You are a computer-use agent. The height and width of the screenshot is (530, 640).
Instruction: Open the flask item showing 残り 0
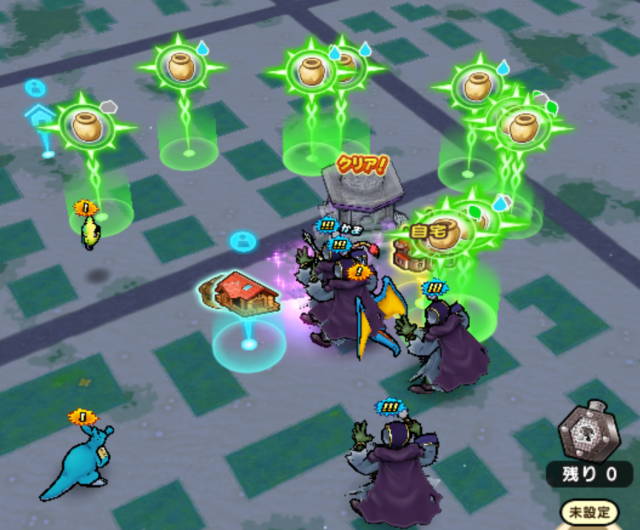[x=584, y=433]
